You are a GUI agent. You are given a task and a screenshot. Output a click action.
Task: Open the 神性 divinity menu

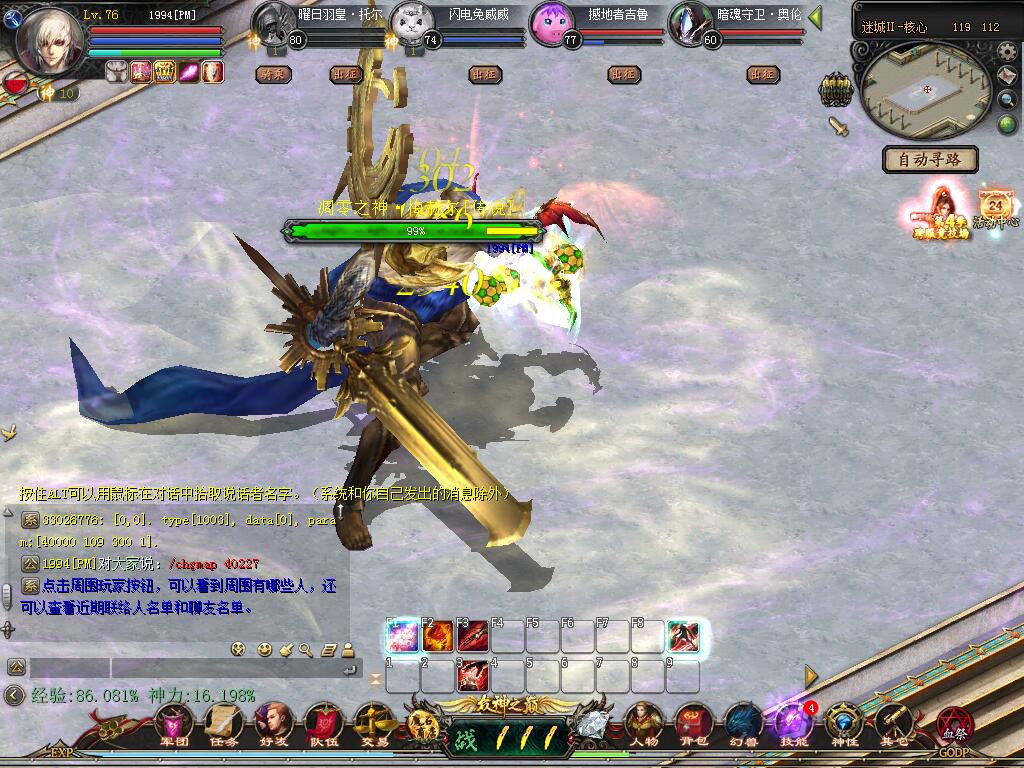845,722
